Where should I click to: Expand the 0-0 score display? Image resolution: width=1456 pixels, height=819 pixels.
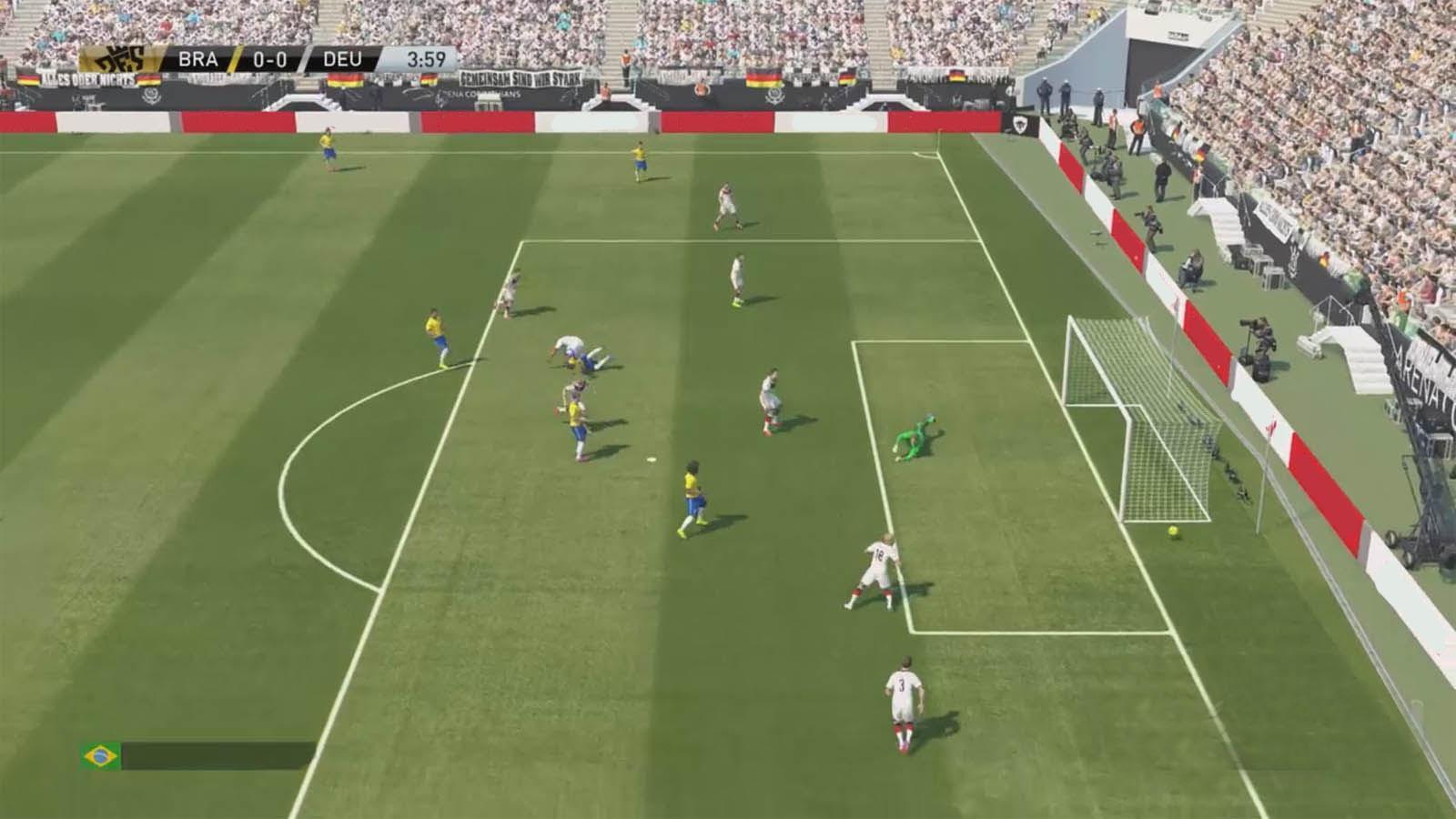click(x=268, y=60)
